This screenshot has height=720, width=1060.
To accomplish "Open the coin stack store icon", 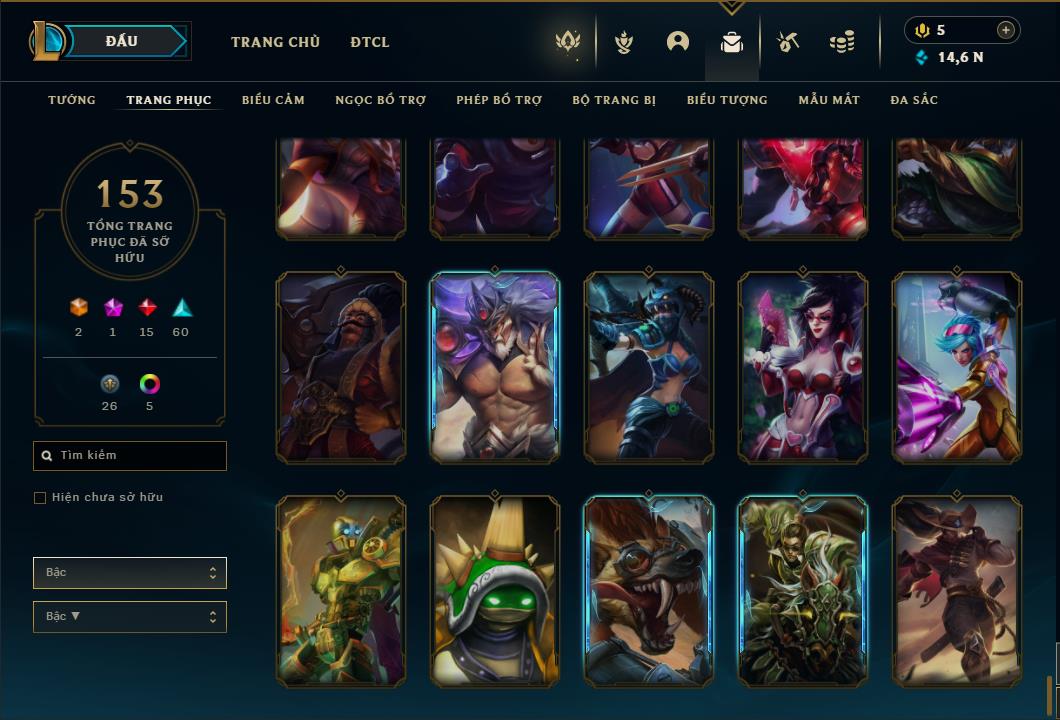I will tap(842, 42).
